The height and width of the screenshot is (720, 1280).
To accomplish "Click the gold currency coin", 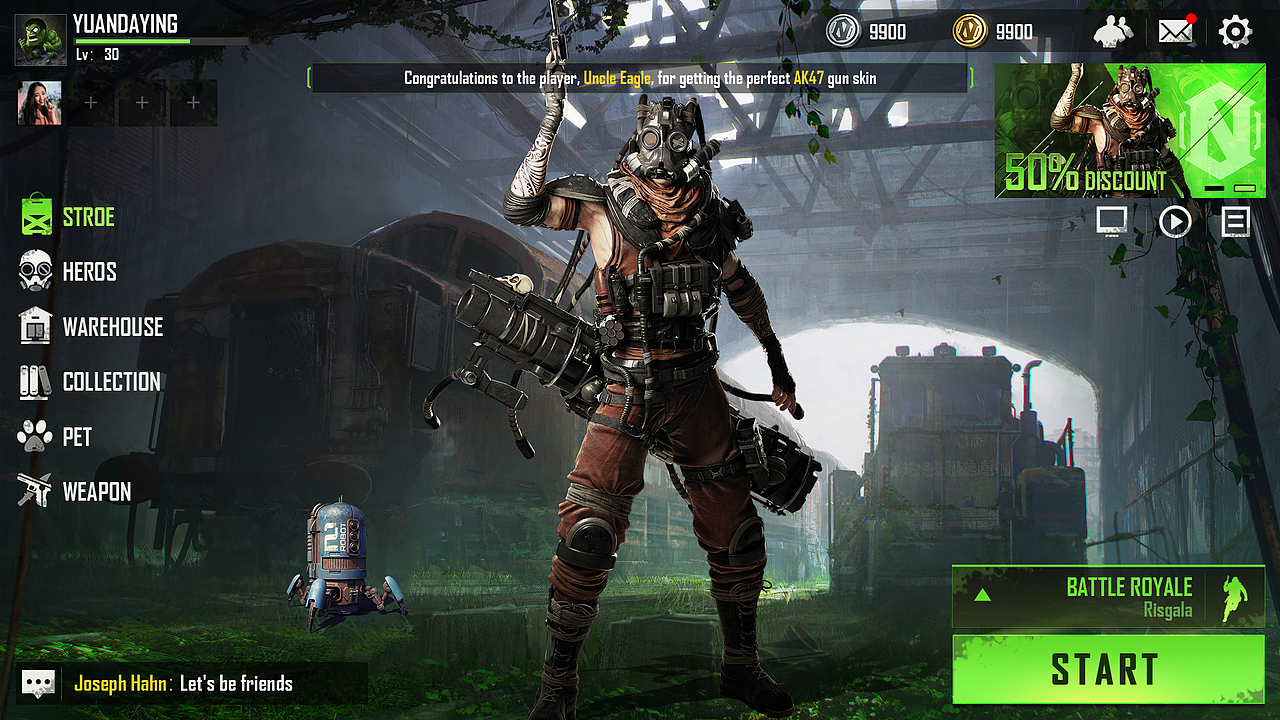I will tap(969, 32).
